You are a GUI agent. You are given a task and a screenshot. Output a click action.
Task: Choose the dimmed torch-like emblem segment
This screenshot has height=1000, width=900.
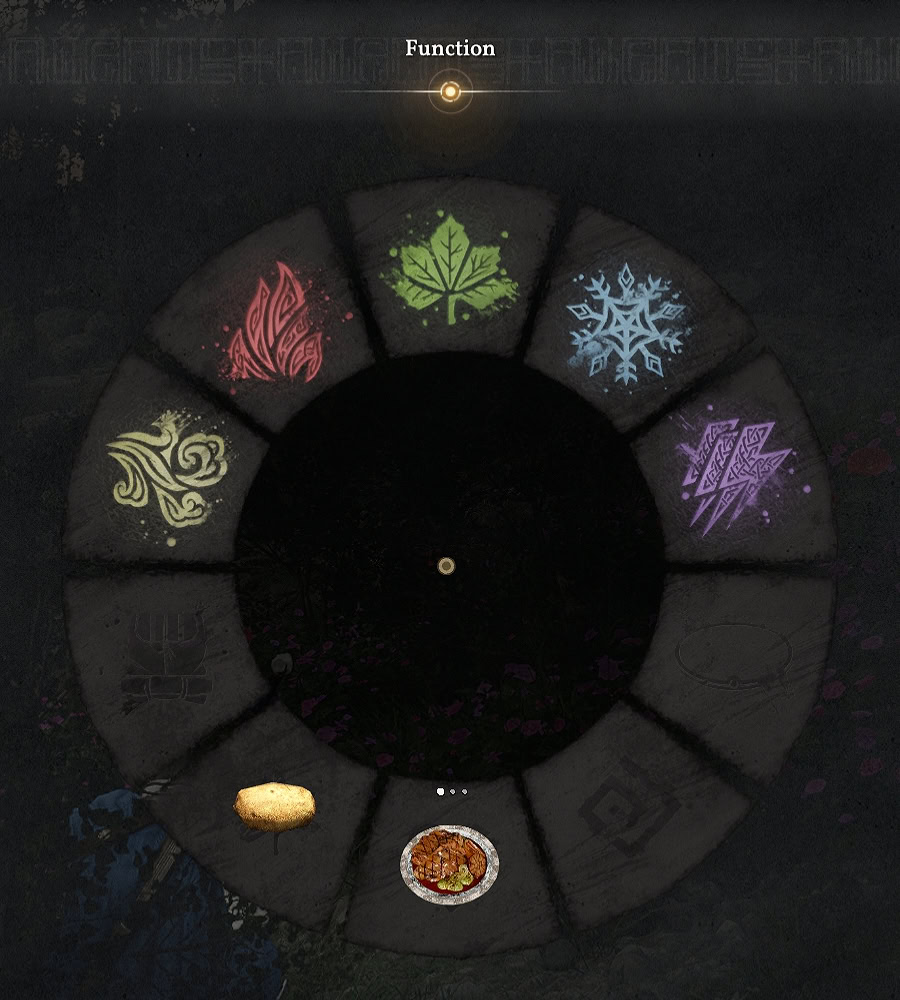pos(165,657)
